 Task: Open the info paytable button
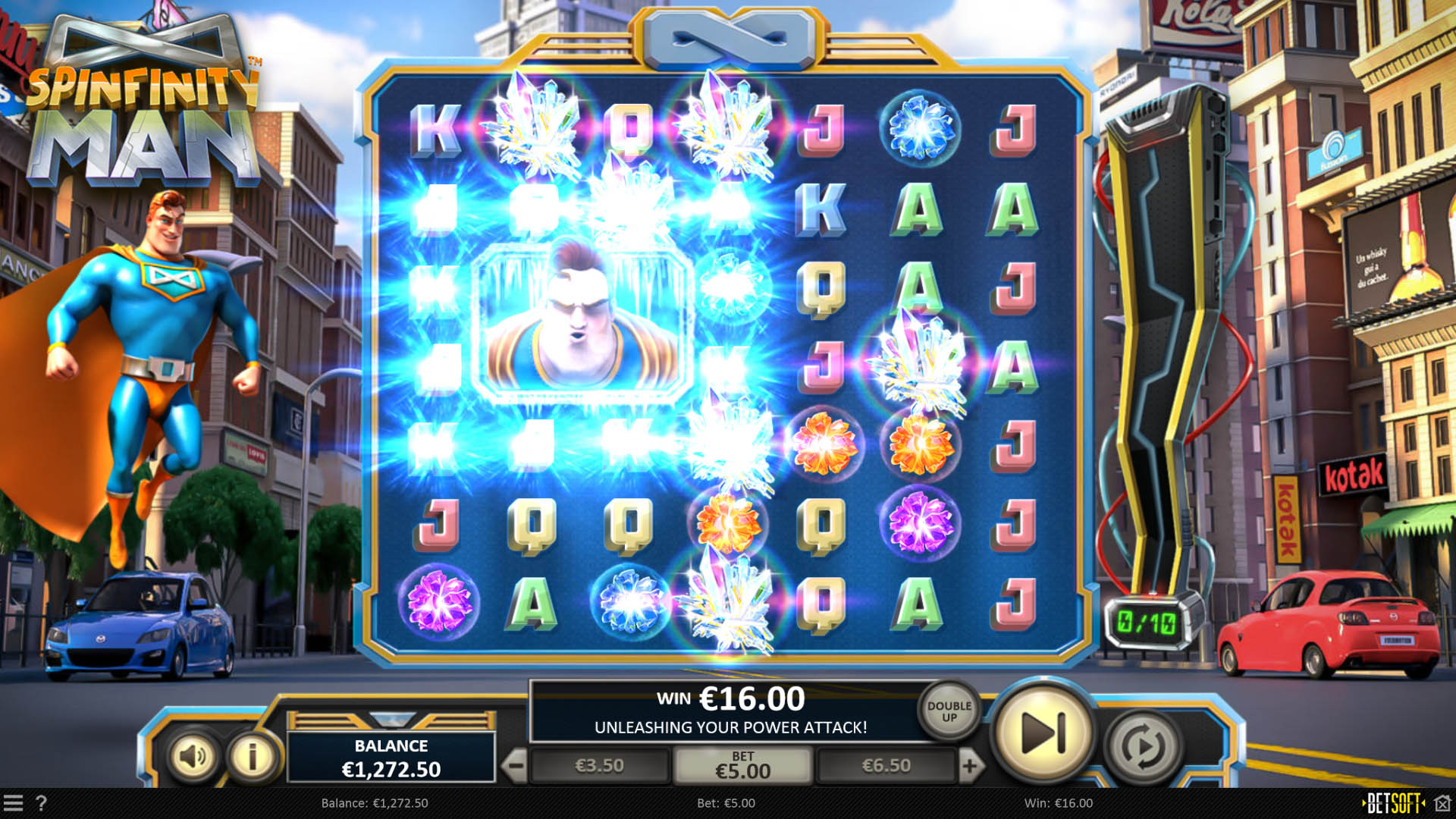(253, 755)
